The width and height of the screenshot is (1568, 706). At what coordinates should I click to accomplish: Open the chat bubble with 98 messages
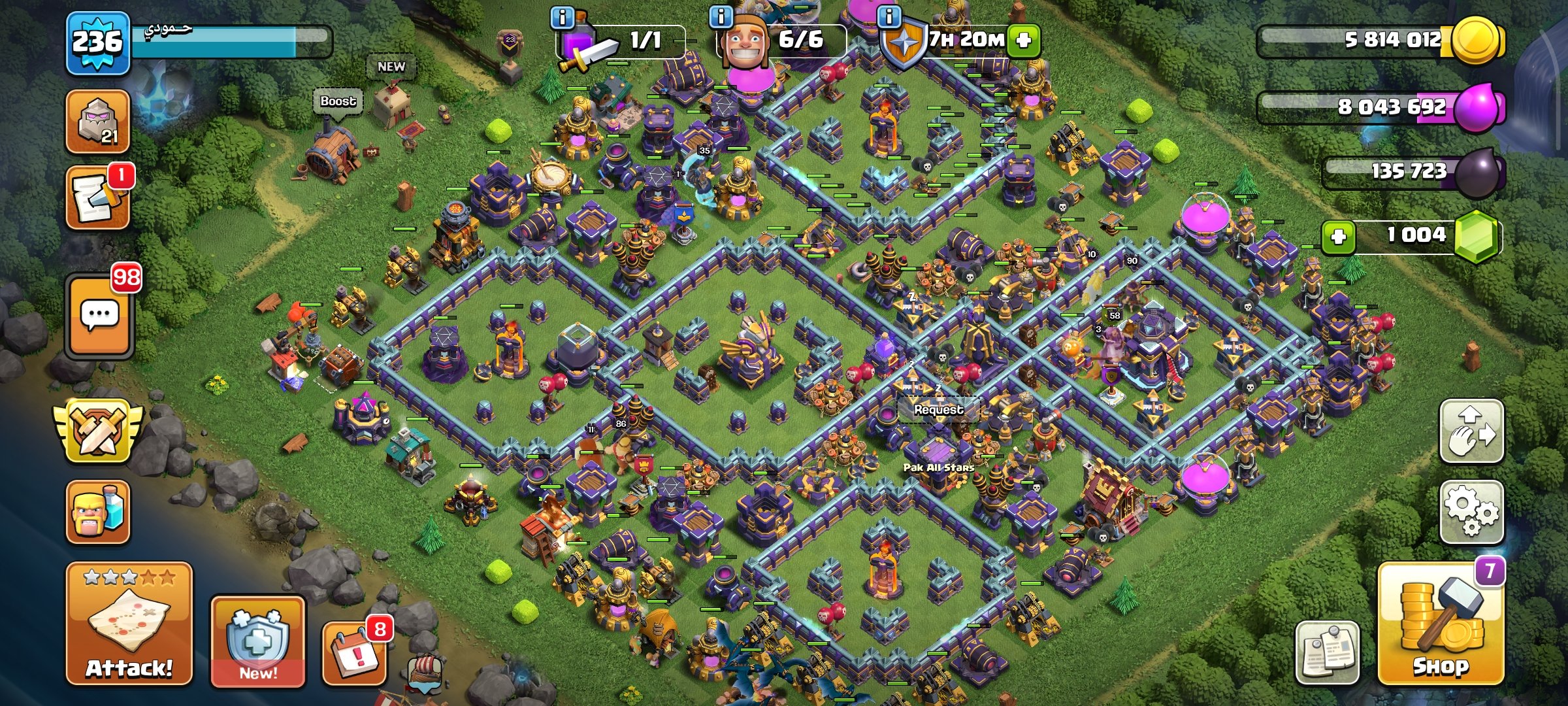click(x=99, y=316)
